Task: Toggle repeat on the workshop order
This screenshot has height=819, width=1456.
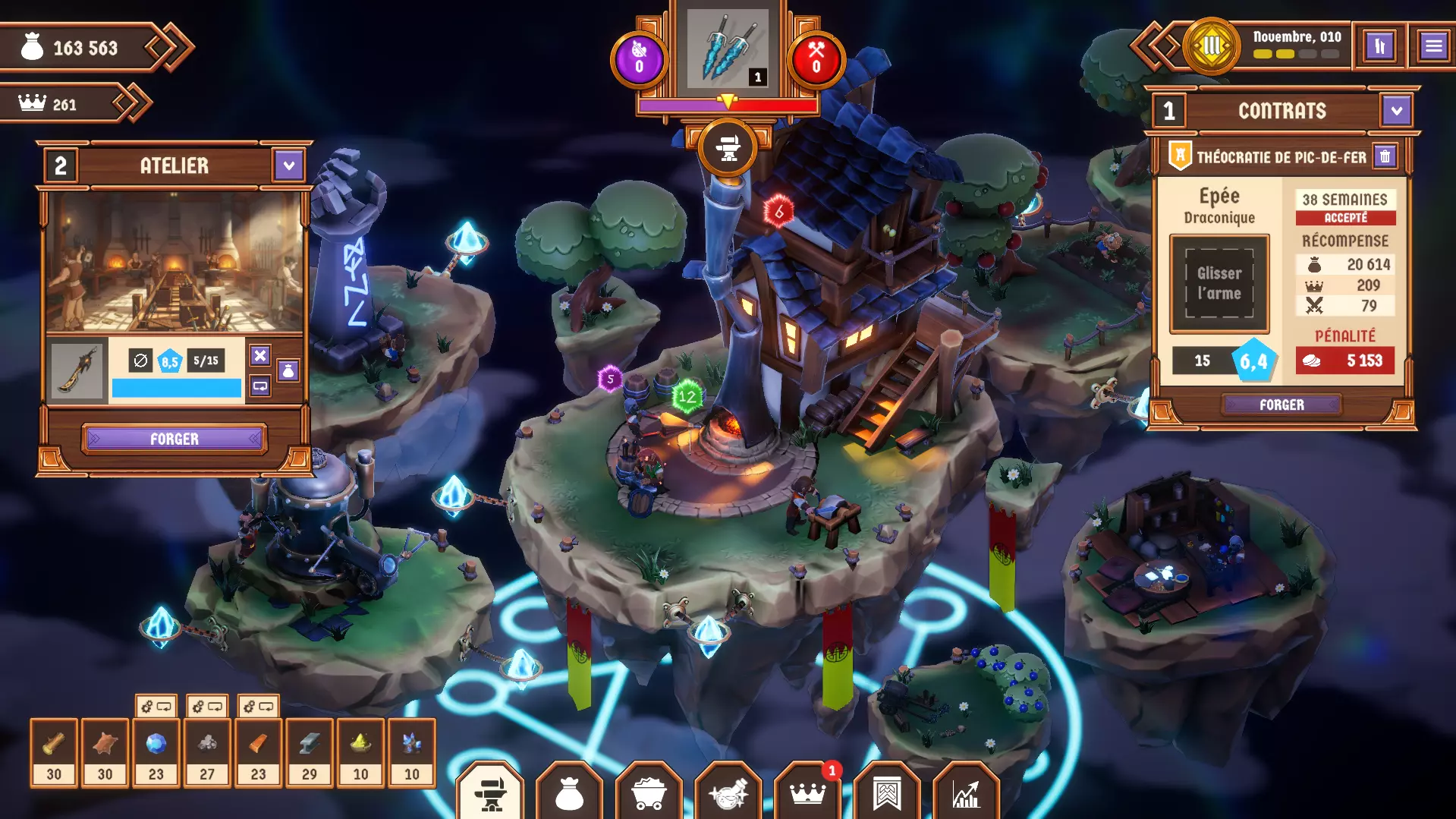Action: click(260, 386)
